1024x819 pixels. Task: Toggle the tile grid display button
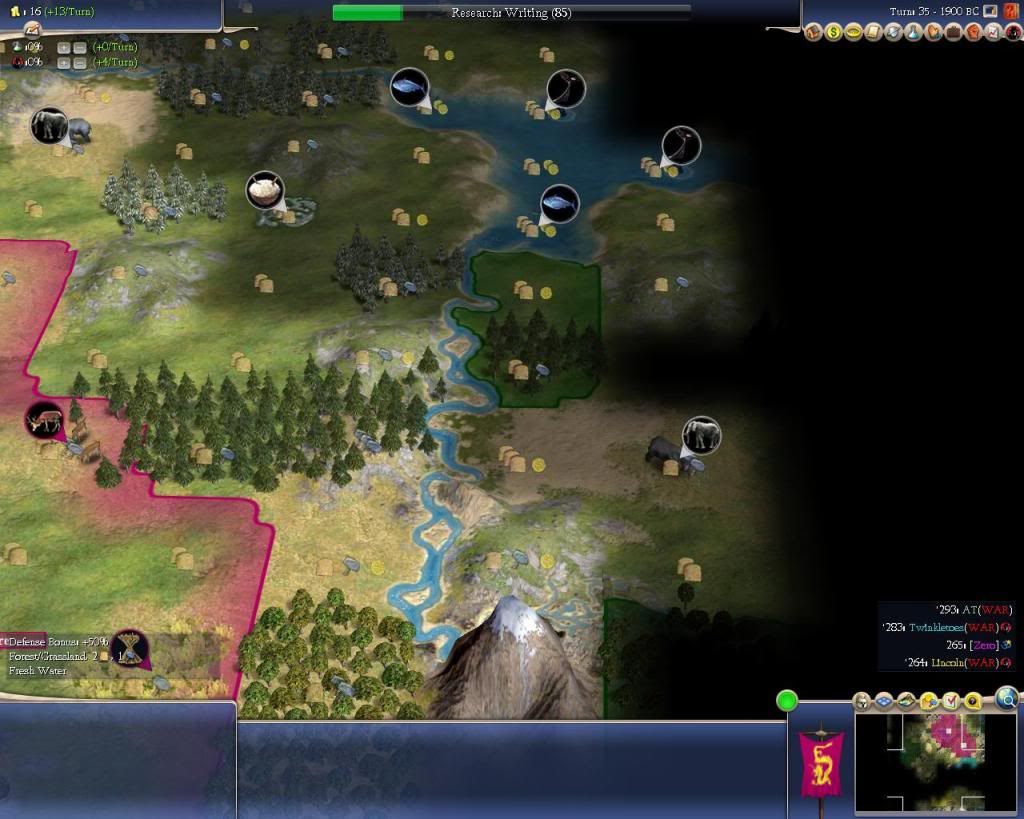(x=886, y=701)
